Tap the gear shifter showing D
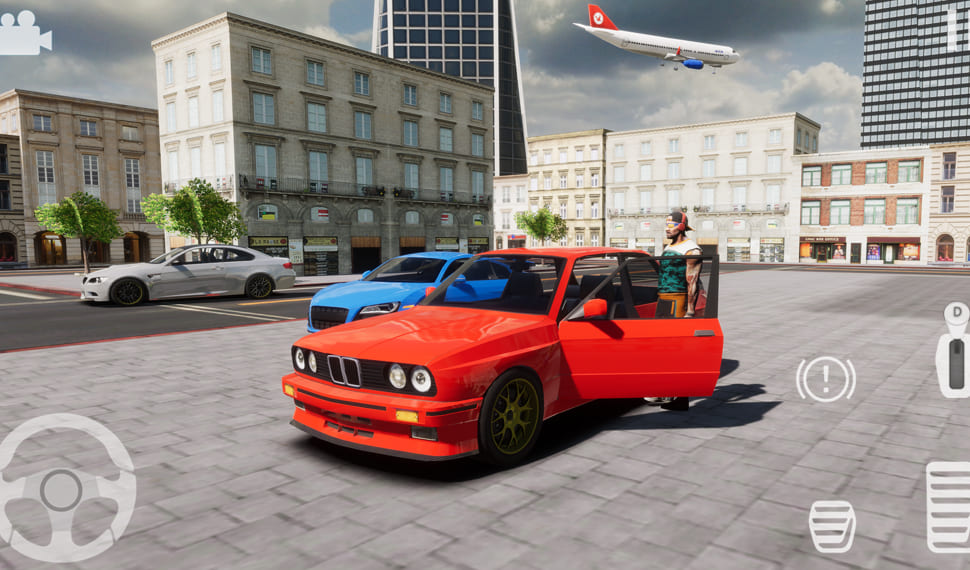The height and width of the screenshot is (570, 970). click(953, 349)
